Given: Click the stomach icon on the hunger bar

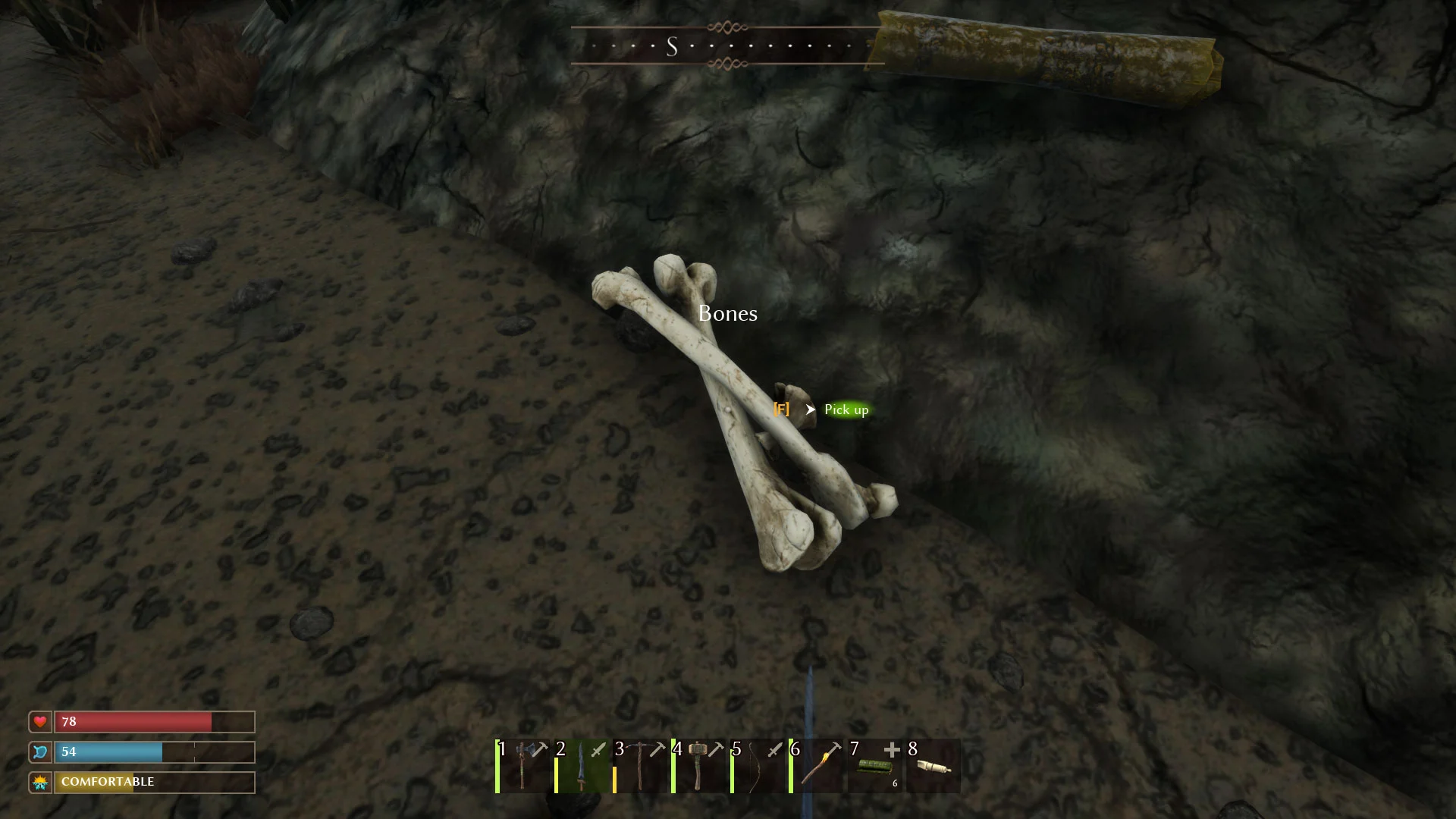Looking at the screenshot, I should tap(39, 752).
